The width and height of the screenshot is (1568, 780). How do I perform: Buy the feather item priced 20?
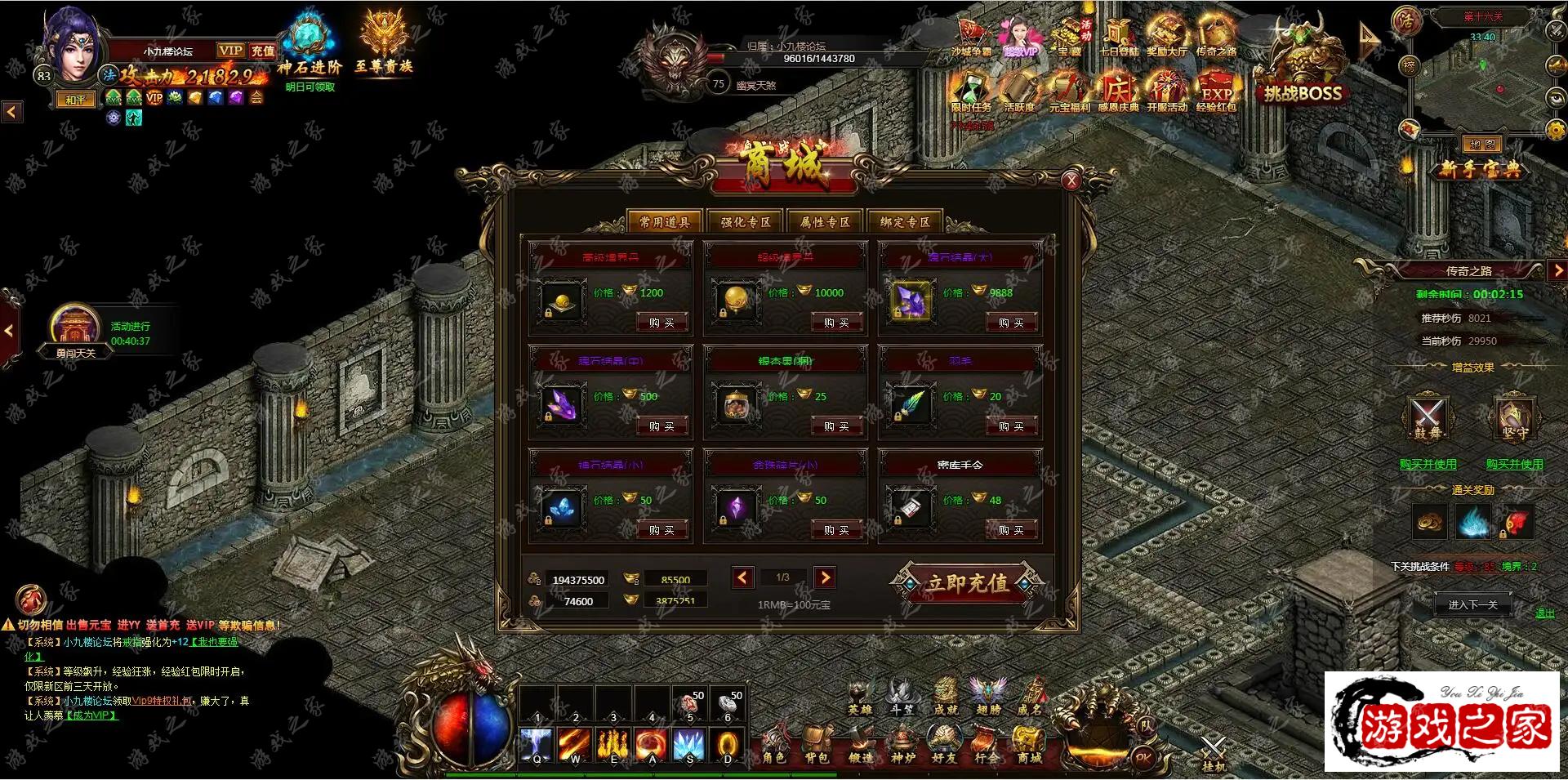(x=1011, y=426)
